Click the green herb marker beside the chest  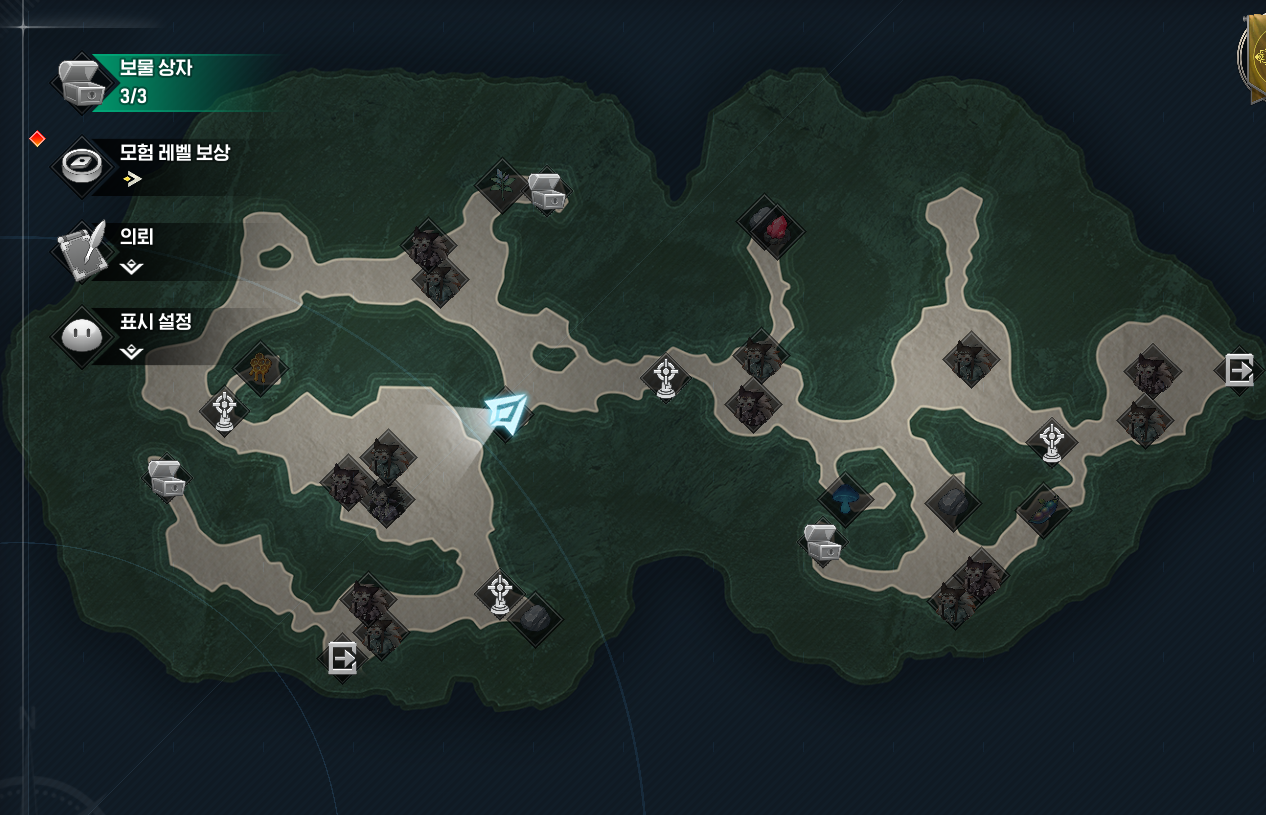(501, 186)
